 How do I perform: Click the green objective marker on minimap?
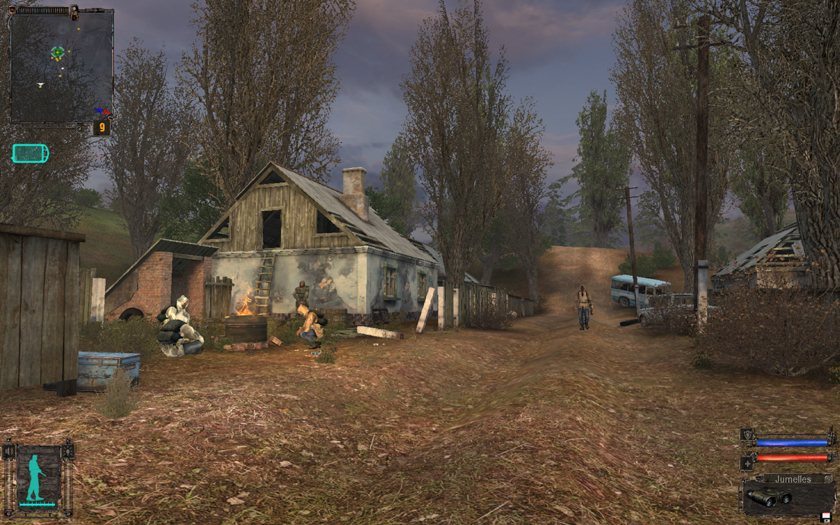[58, 52]
